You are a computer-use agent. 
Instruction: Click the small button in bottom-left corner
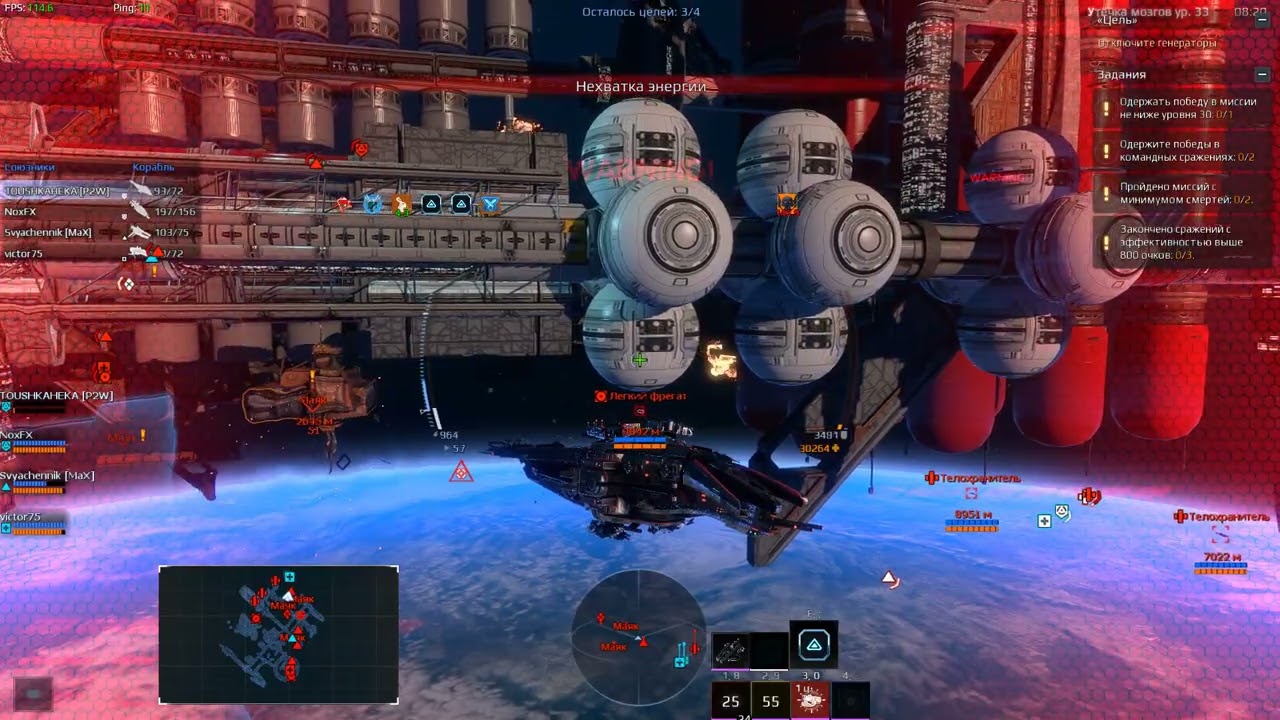coord(32,692)
